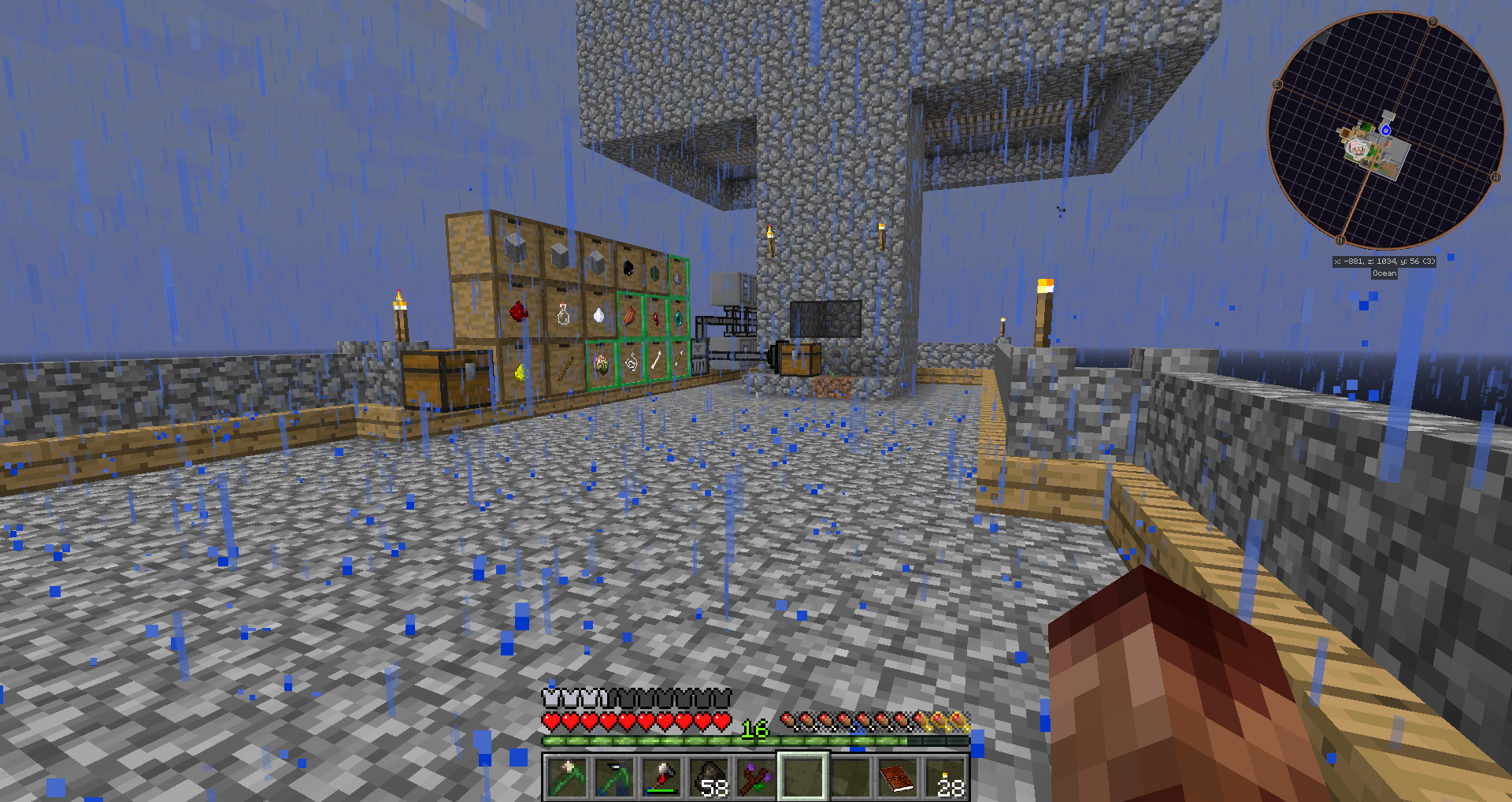This screenshot has height=802, width=1512.
Task: Choose the red-bound hatchet in the hotbar
Action: pos(661,776)
